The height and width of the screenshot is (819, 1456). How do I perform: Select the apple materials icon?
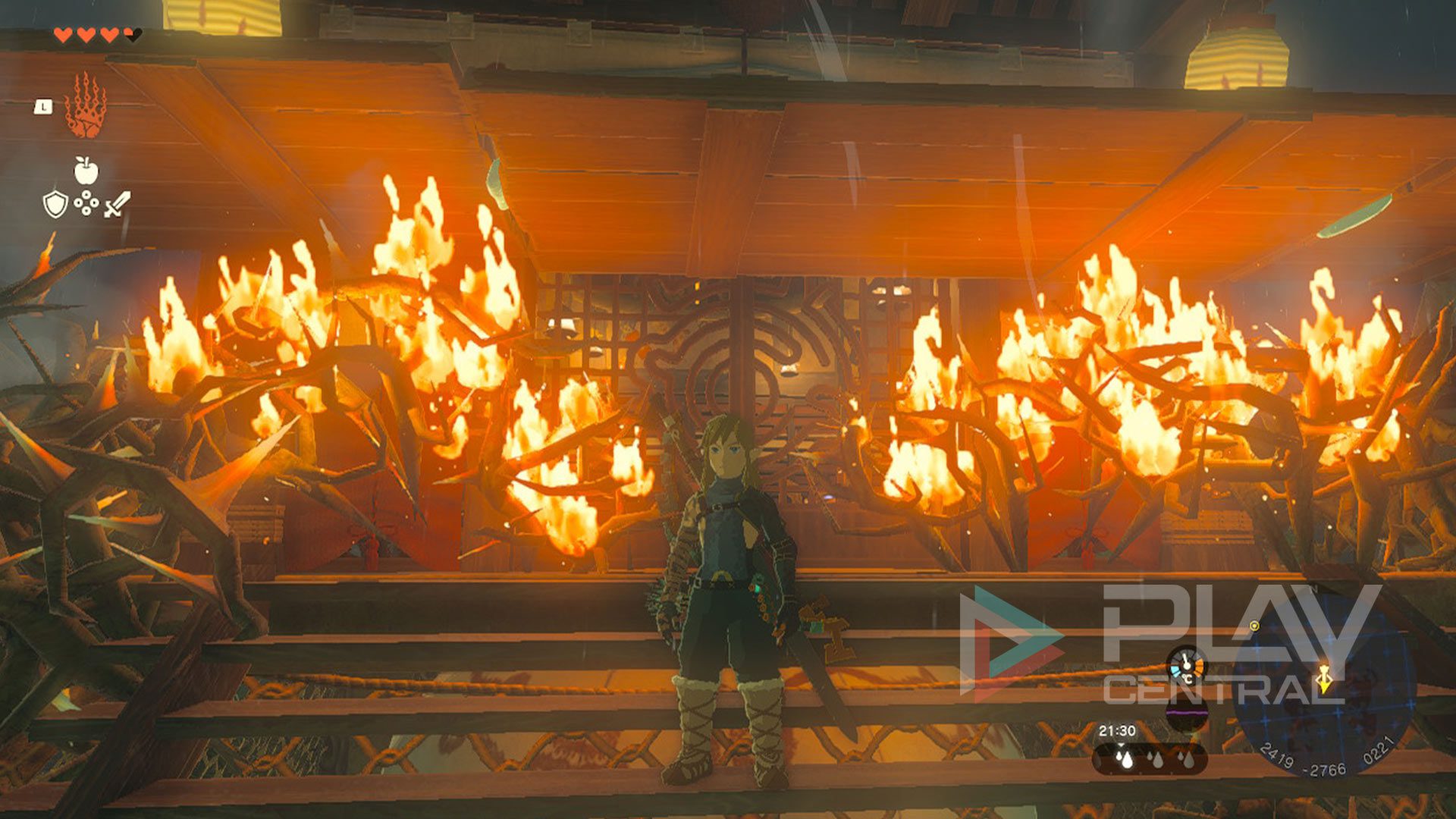click(x=86, y=171)
